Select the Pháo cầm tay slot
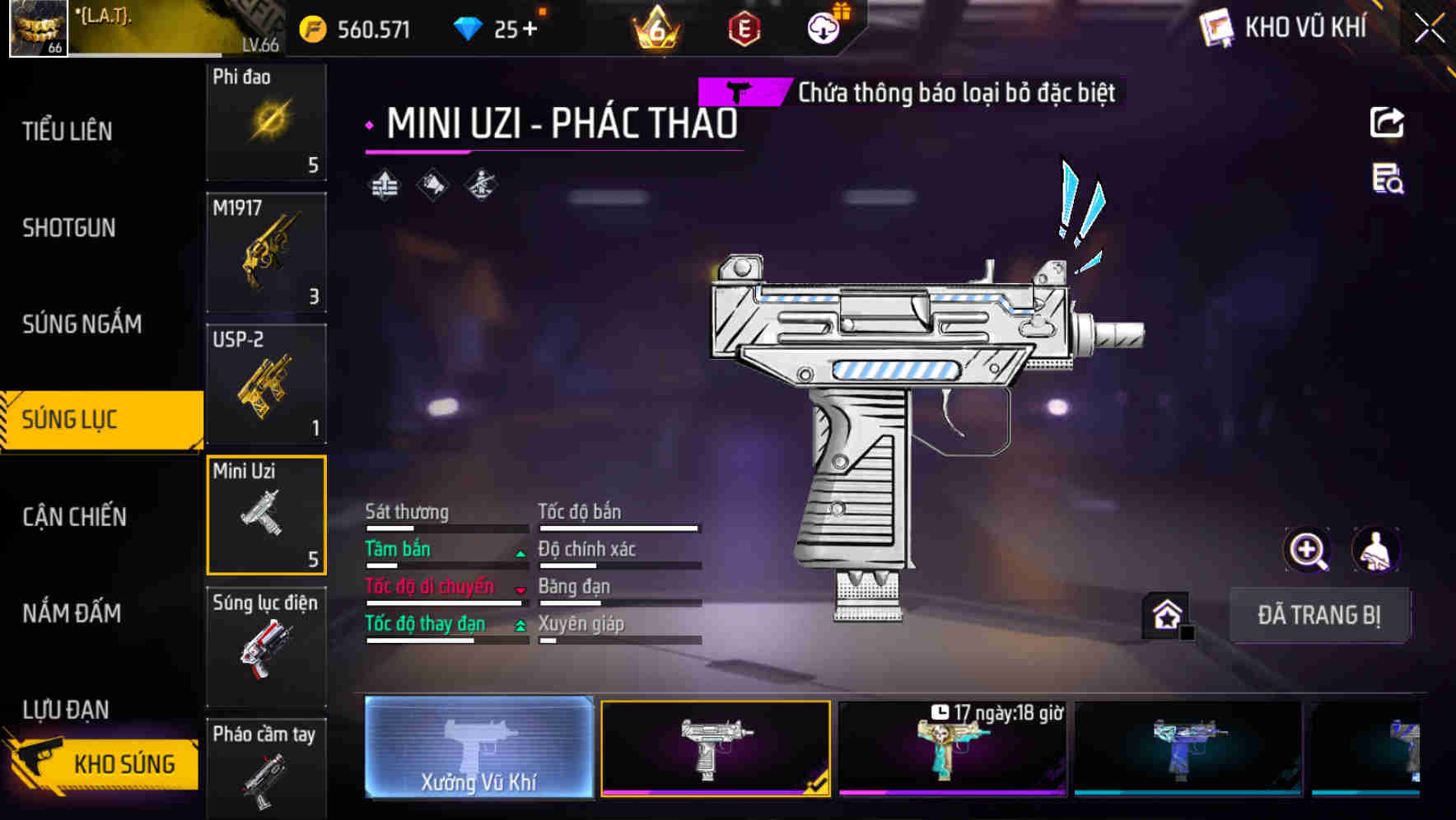The height and width of the screenshot is (820, 1456). coord(266,770)
